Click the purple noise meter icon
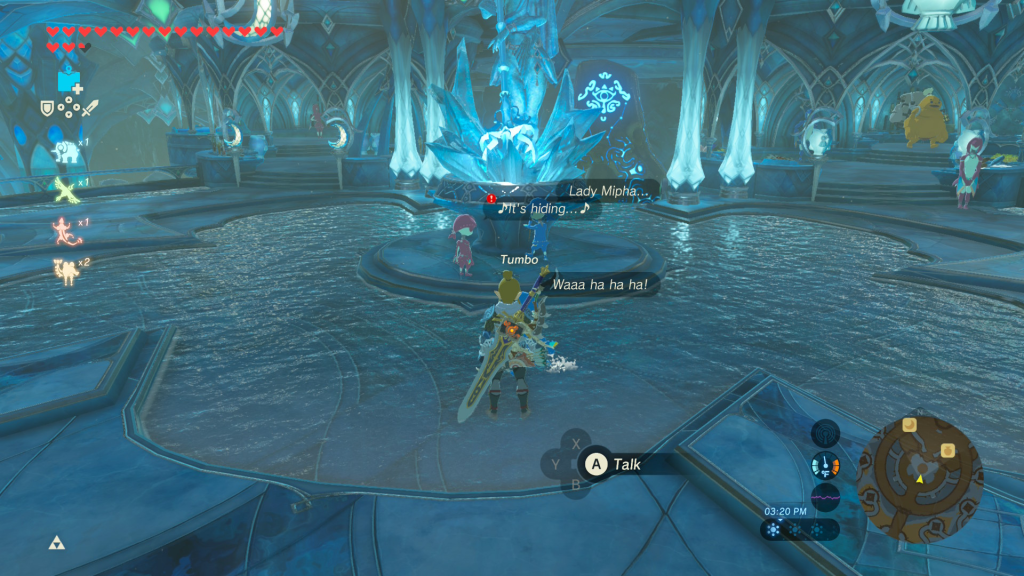 [825, 496]
